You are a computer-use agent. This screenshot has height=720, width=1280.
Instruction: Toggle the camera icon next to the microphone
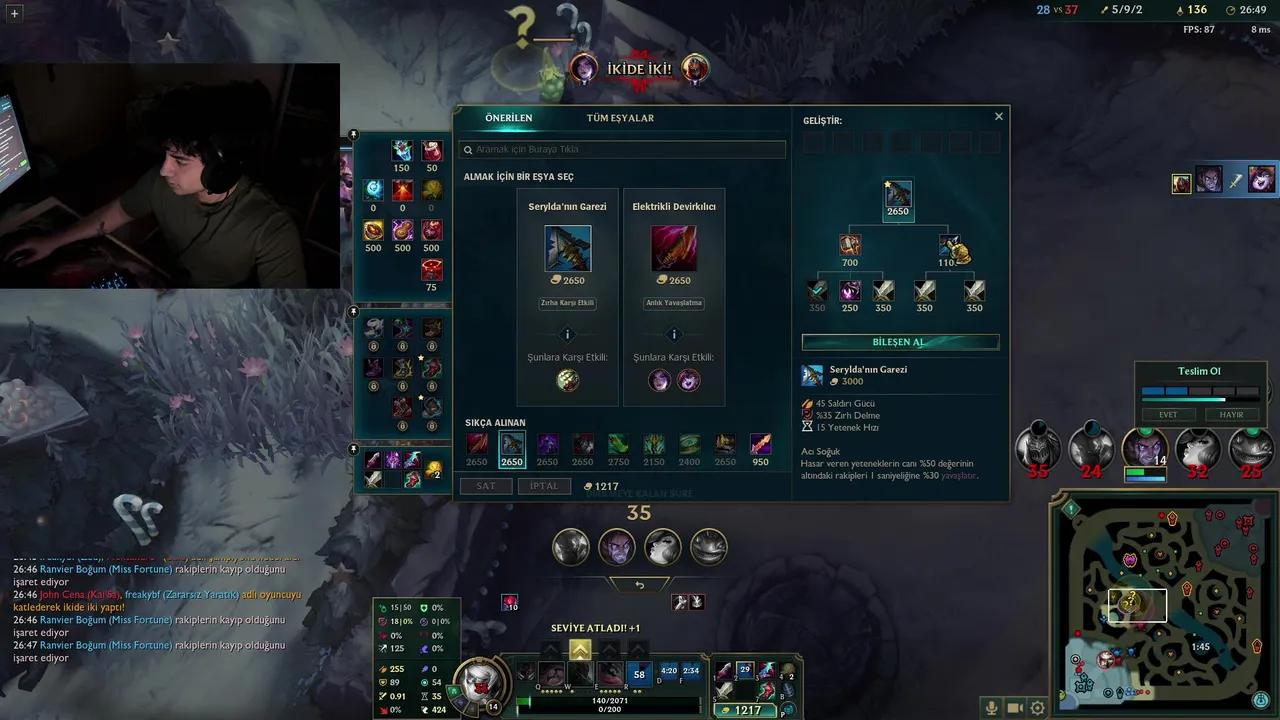point(1013,707)
